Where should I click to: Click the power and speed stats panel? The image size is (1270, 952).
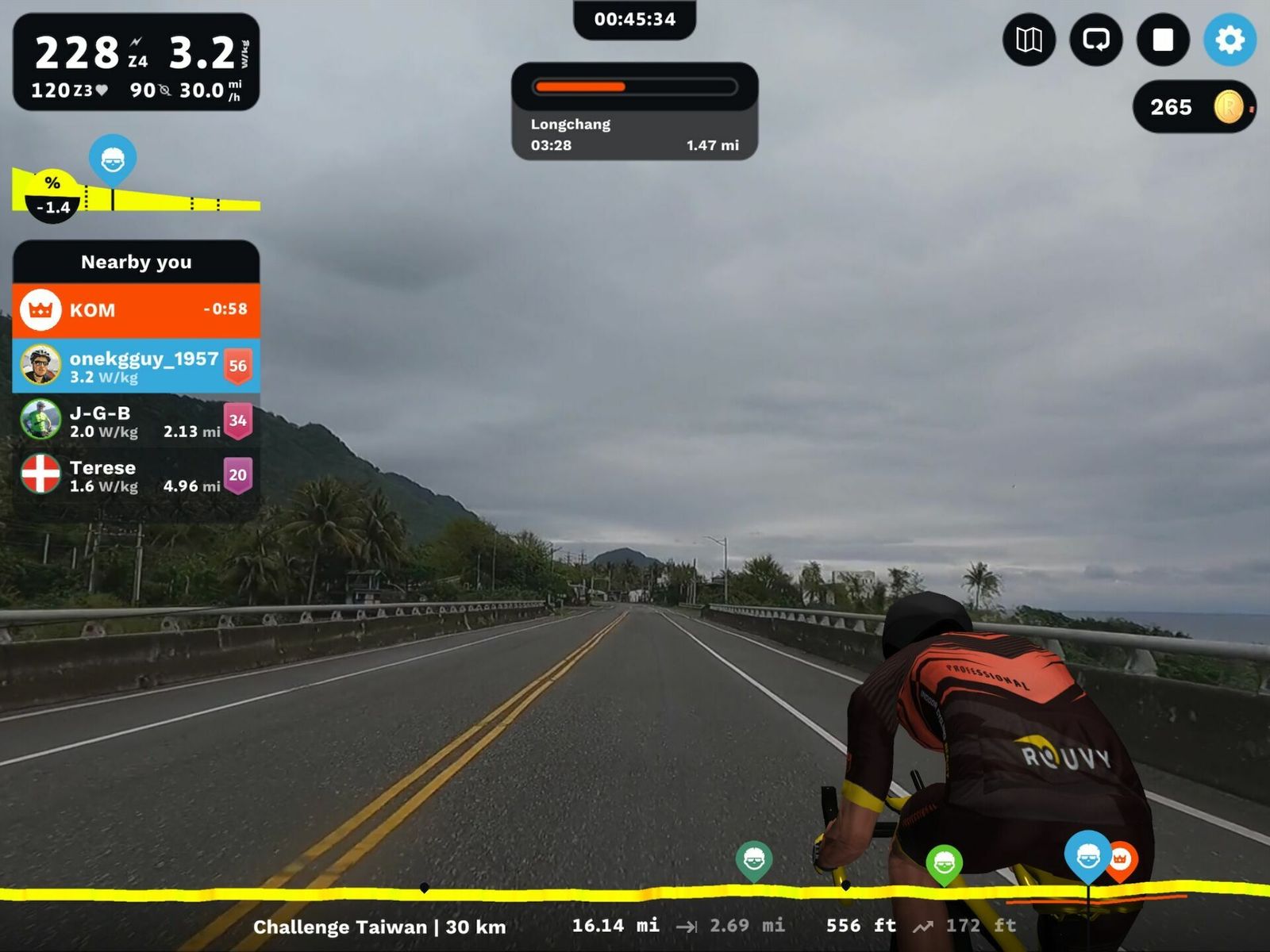click(x=136, y=62)
